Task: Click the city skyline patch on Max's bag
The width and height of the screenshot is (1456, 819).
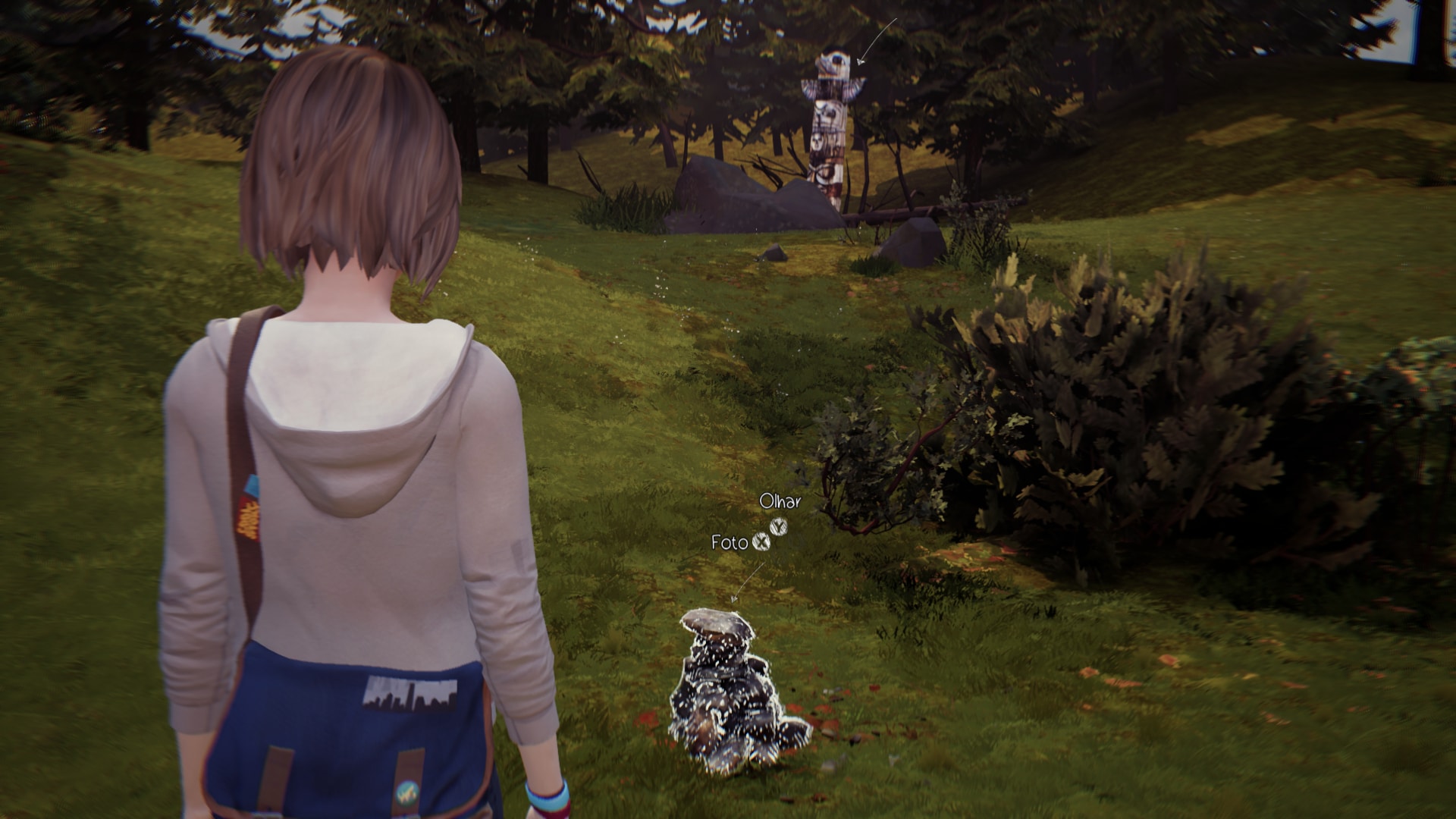Action: 411,692
